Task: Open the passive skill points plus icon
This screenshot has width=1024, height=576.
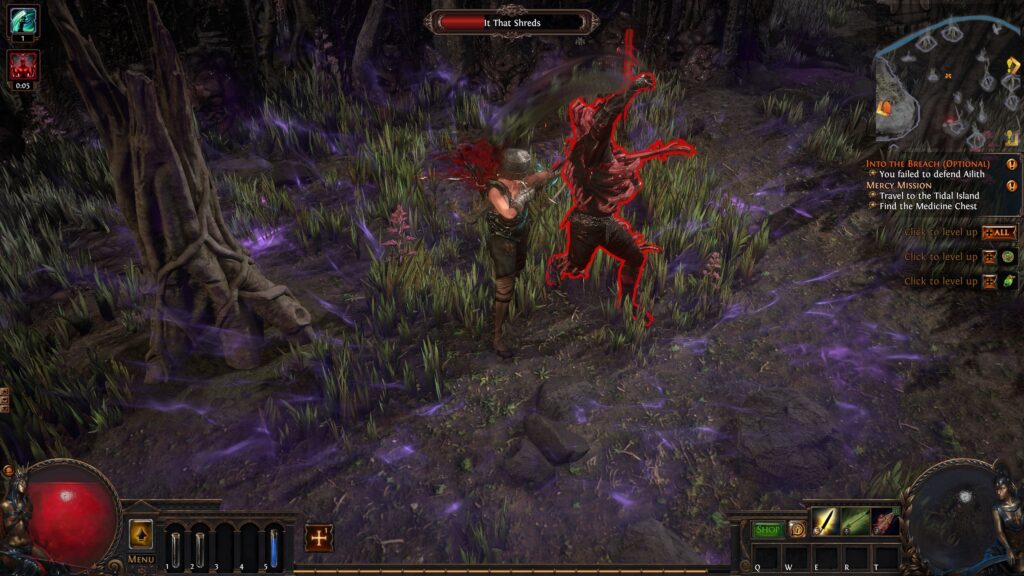Action: (319, 538)
